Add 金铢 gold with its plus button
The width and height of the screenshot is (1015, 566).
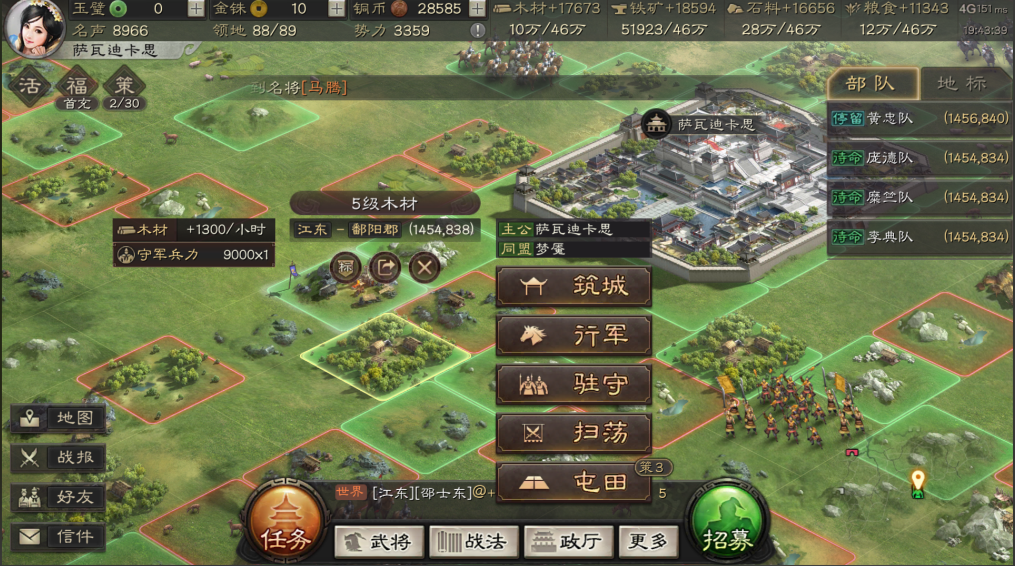[337, 9]
